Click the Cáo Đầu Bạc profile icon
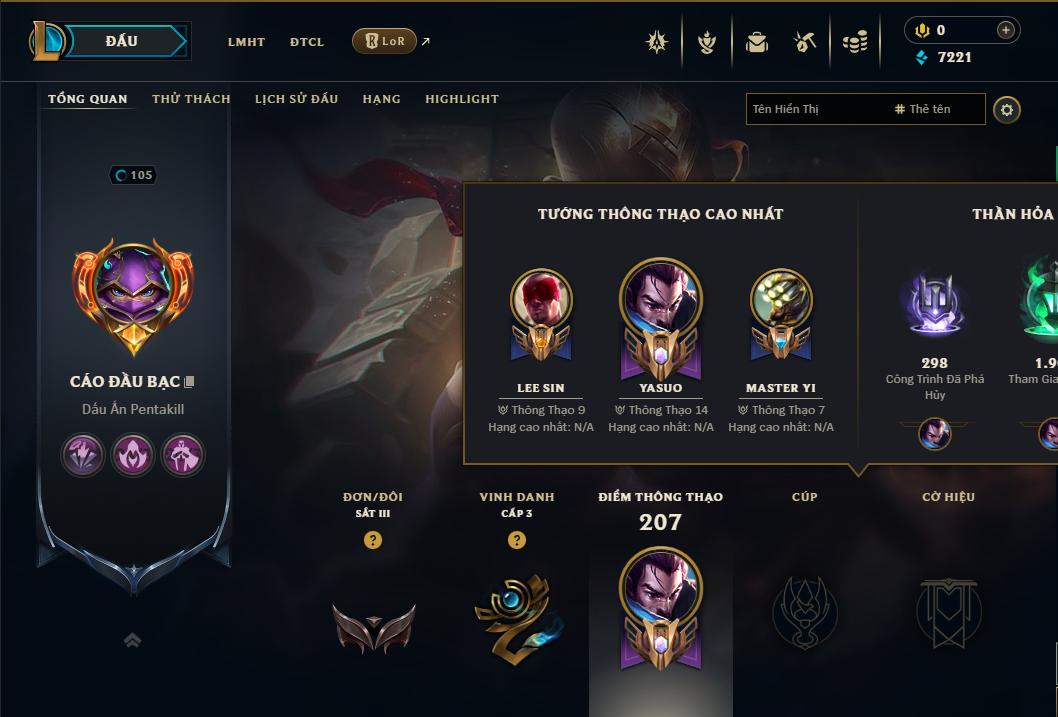 pos(133,297)
